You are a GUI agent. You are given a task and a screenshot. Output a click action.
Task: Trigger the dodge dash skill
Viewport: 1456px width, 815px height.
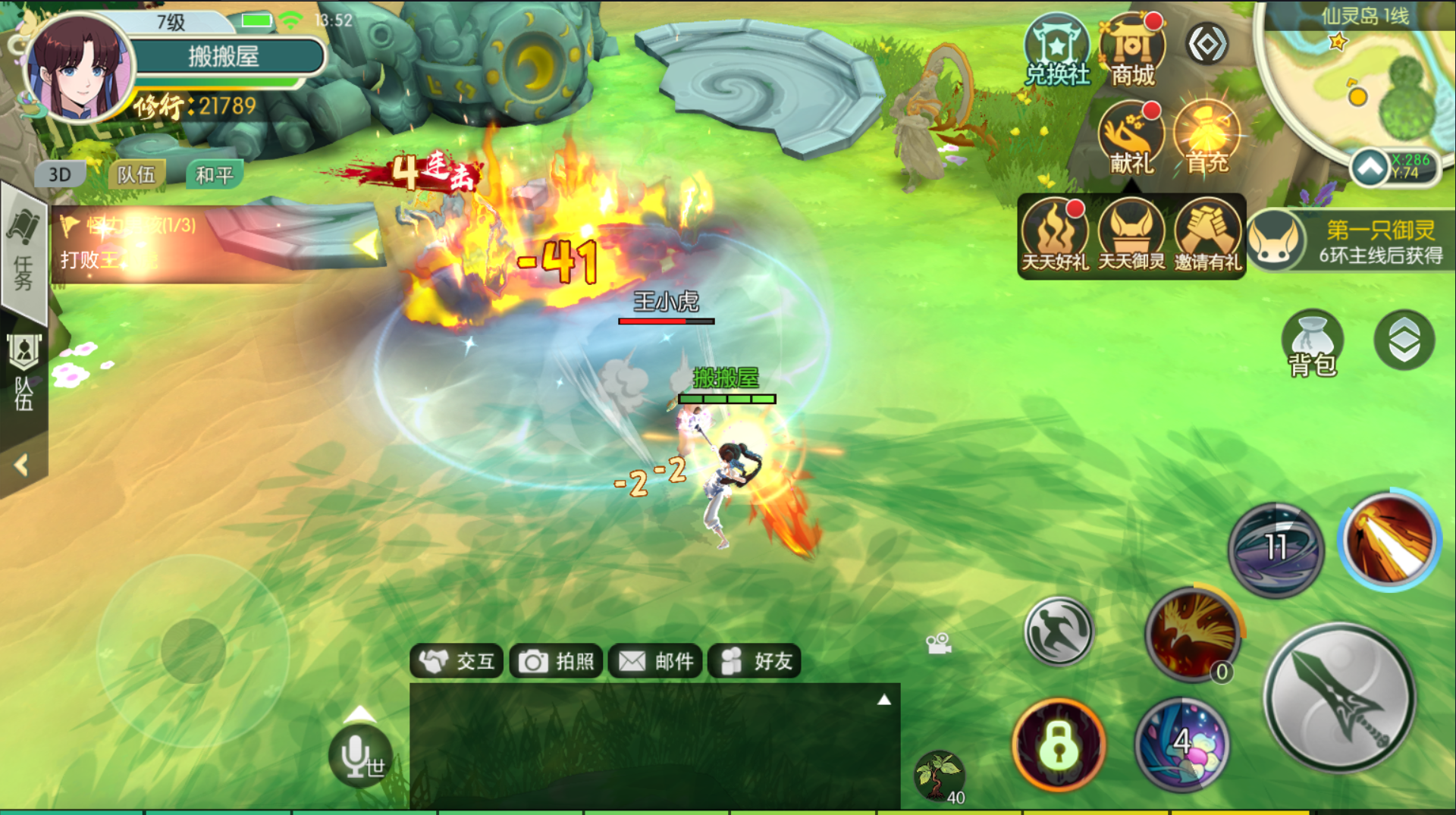click(x=1059, y=631)
